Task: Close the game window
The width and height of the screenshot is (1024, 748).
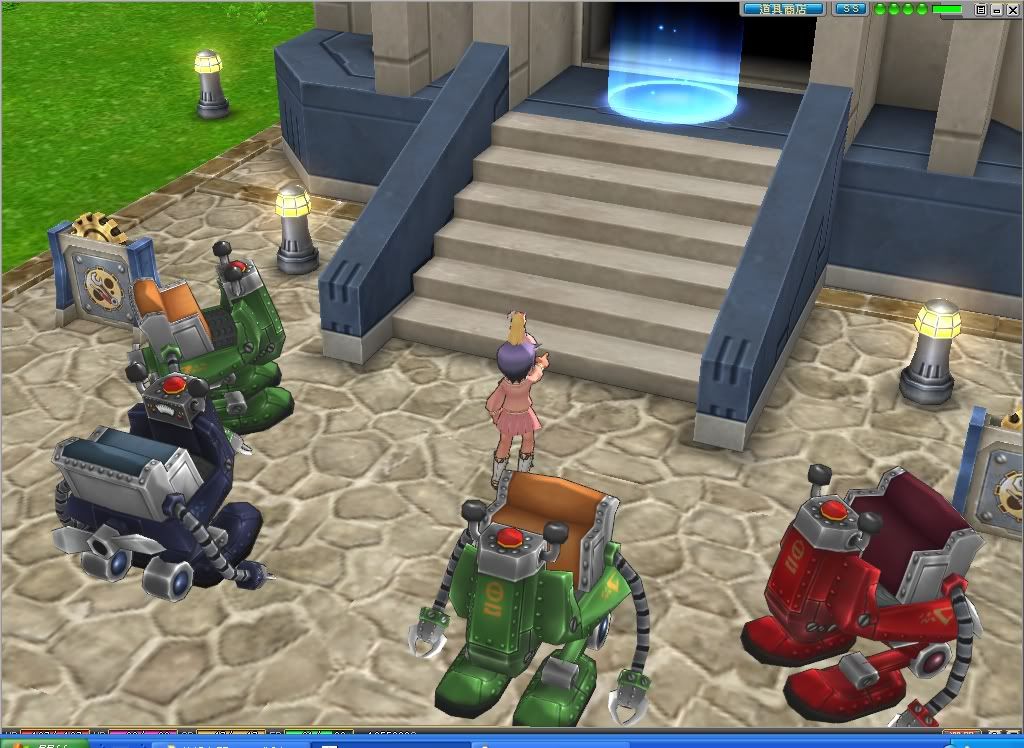Action: [x=1011, y=9]
